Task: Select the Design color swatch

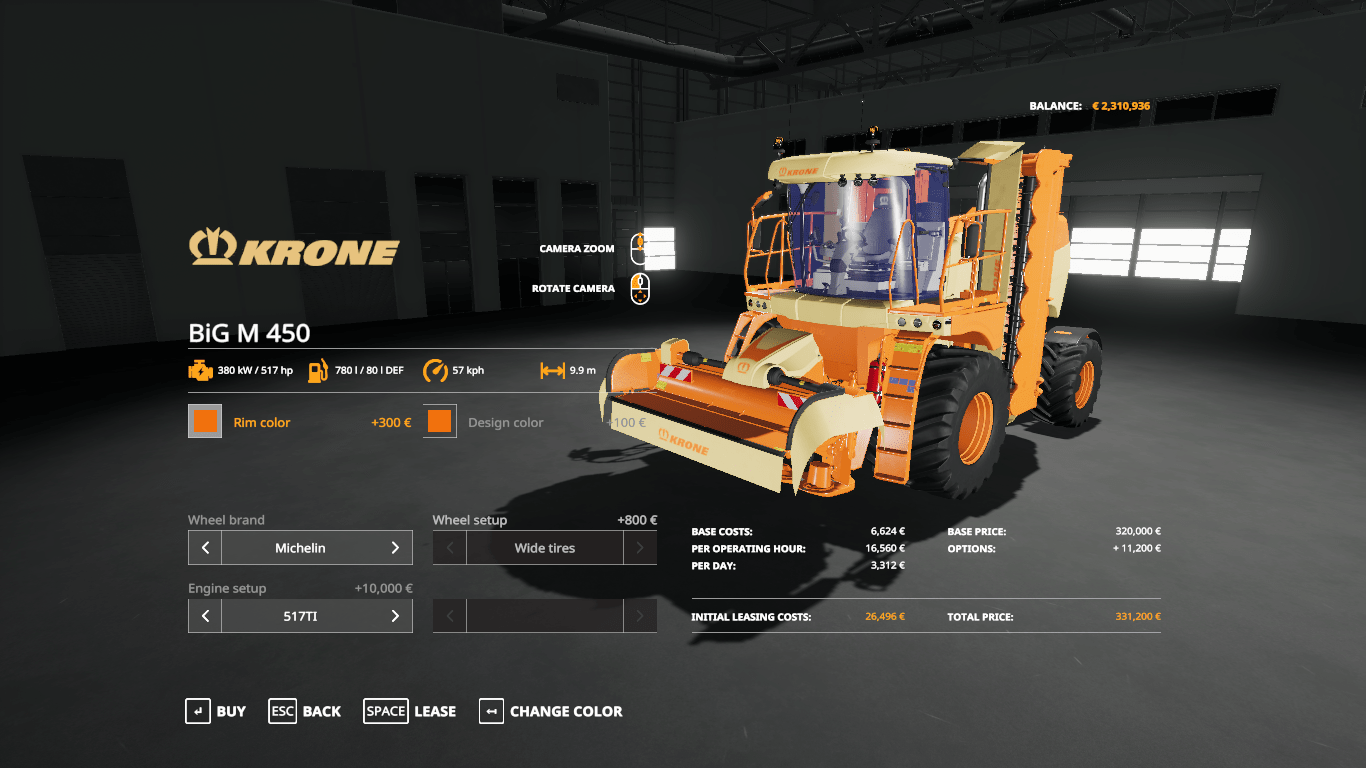Action: click(x=440, y=422)
